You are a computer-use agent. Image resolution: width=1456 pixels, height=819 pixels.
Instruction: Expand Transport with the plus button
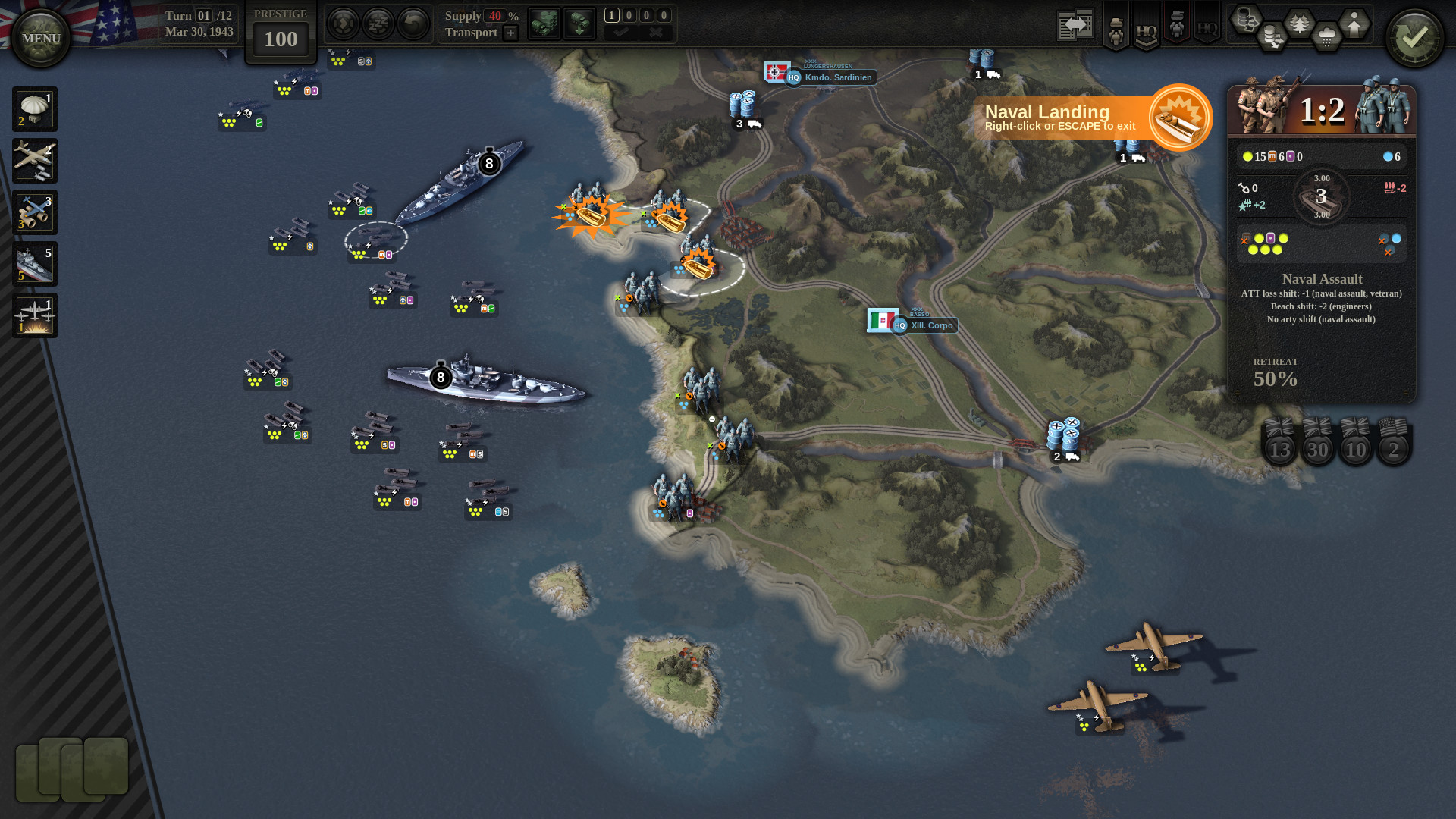(510, 33)
